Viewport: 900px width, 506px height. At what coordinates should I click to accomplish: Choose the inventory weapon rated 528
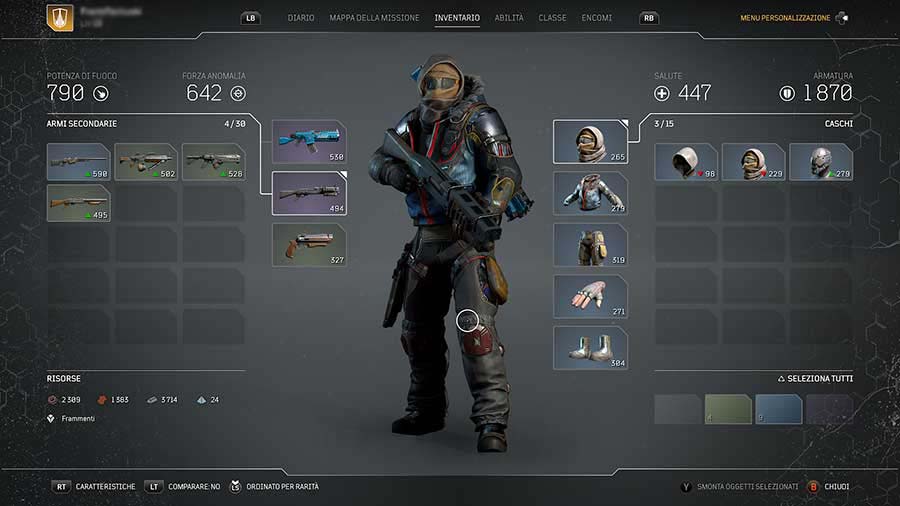[213, 161]
